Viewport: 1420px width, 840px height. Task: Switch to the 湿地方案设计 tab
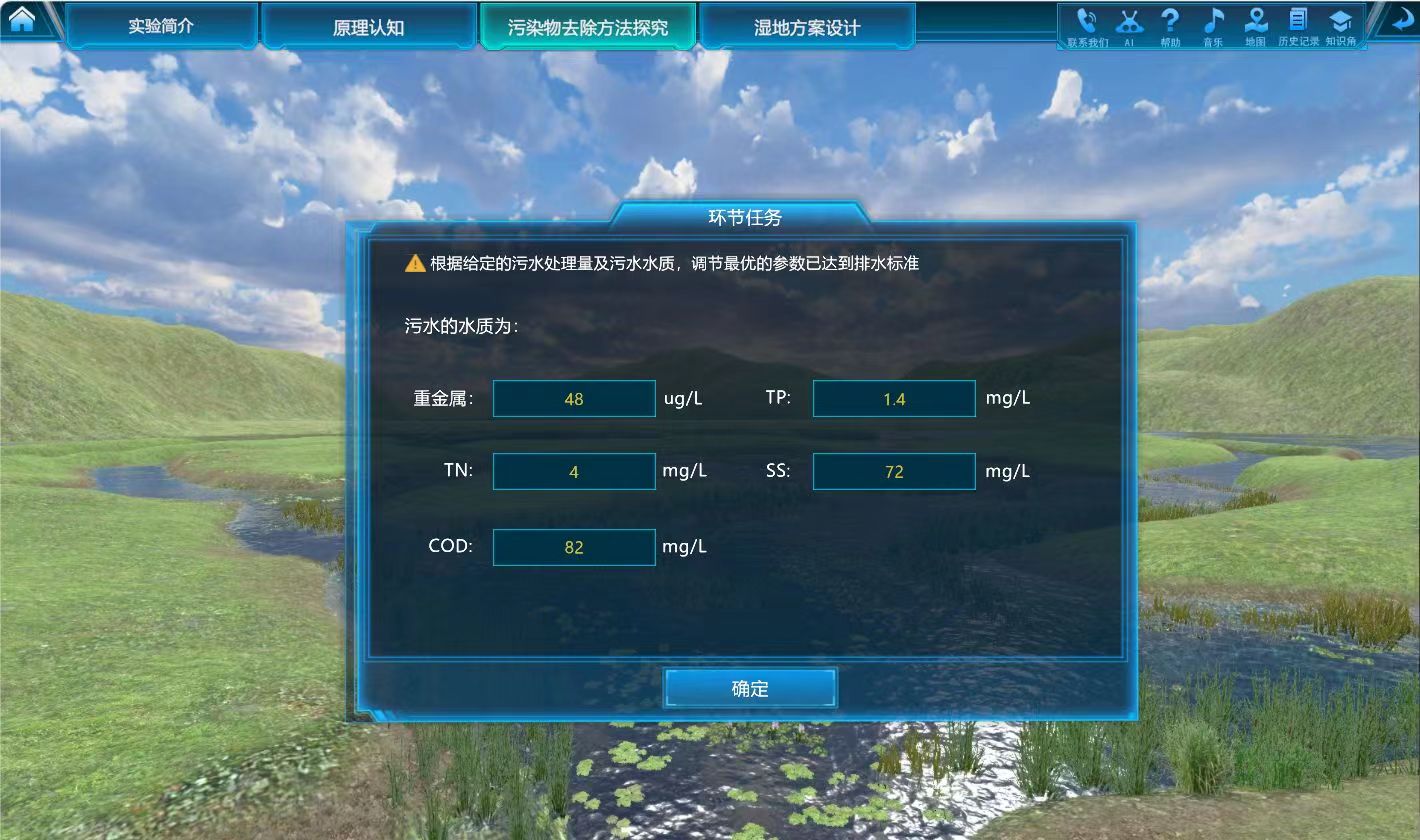pyautogui.click(x=806, y=27)
